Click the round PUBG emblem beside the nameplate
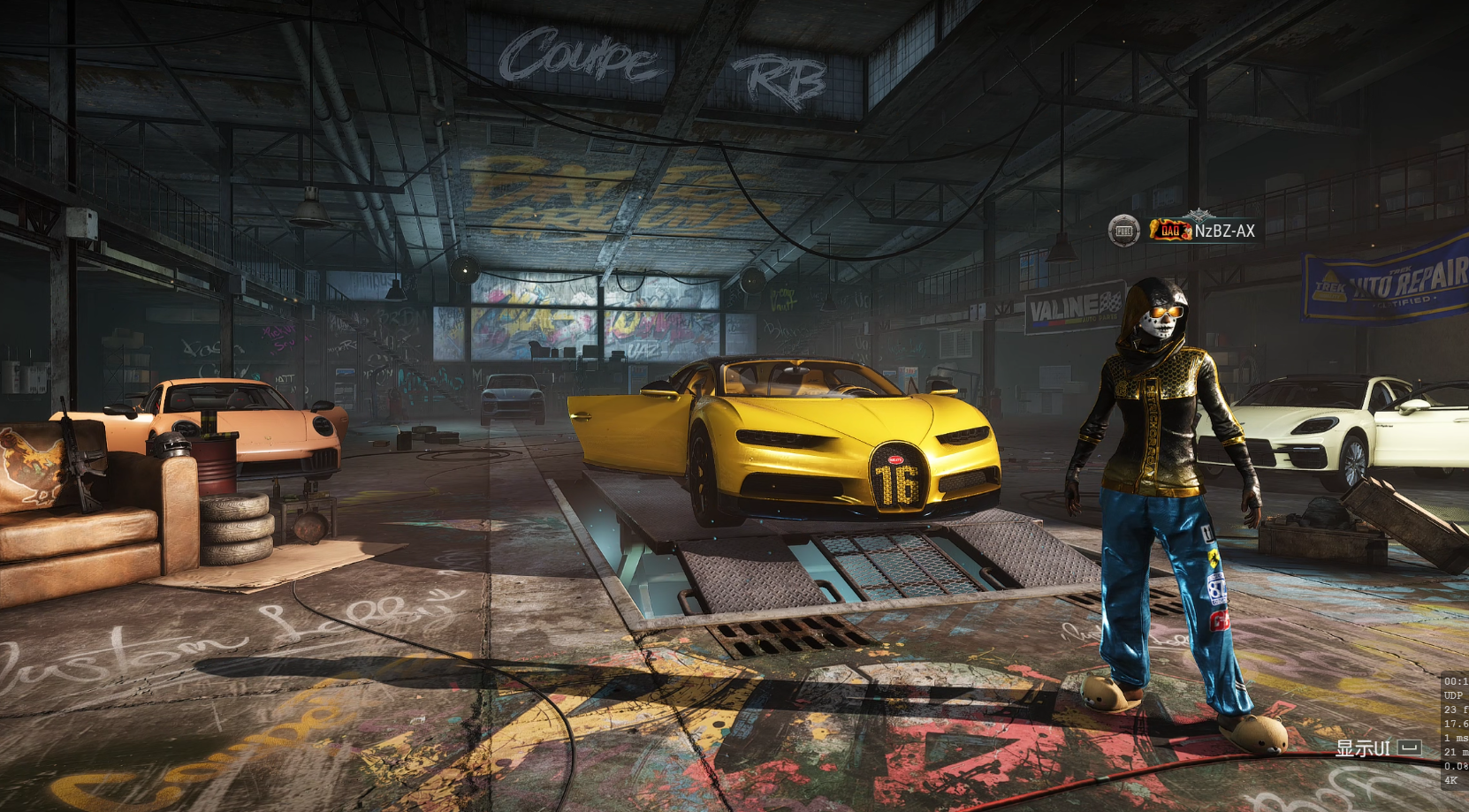This screenshot has height=812, width=1469. 1123,231
